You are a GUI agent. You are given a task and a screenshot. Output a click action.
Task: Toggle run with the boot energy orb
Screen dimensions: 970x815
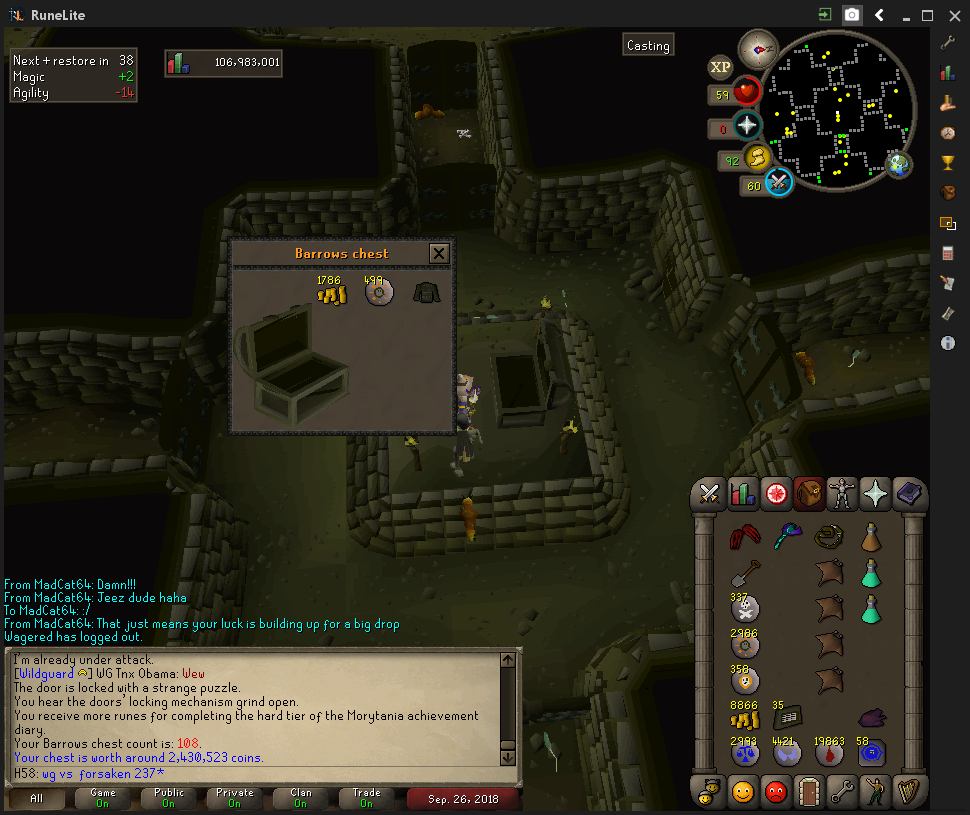[756, 156]
